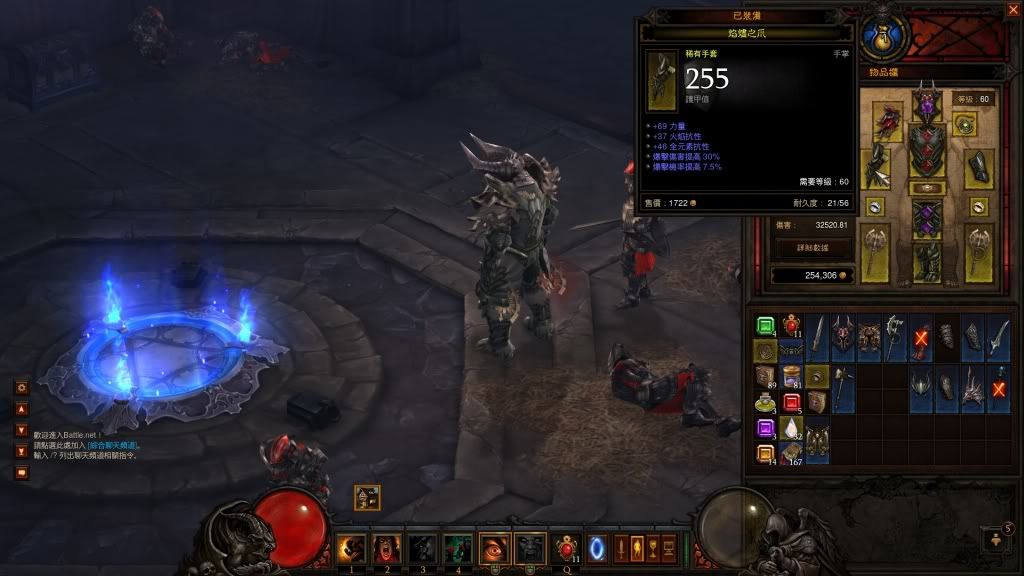
Task: Activate the glowing eye skill
Action: click(494, 548)
